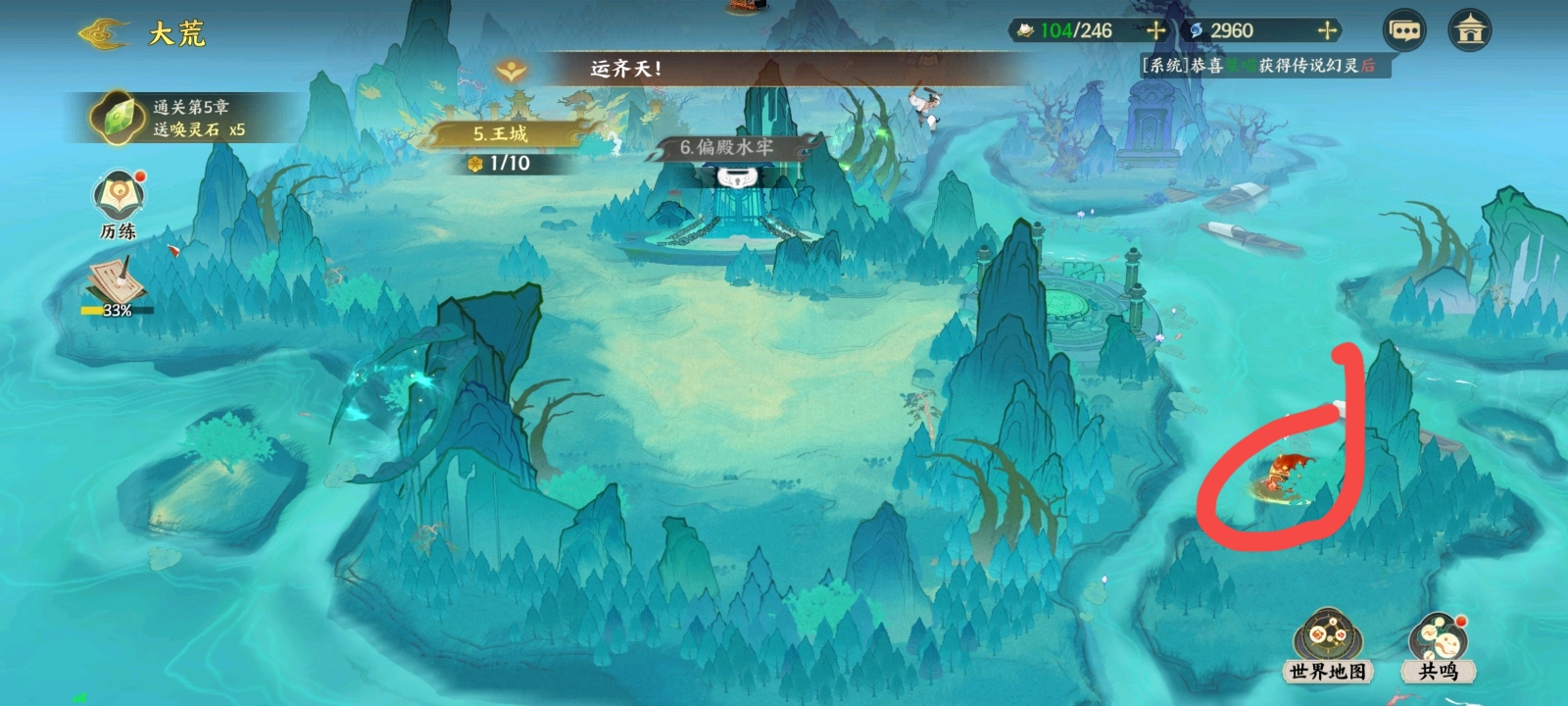Open the 历练 training icon

click(119, 206)
